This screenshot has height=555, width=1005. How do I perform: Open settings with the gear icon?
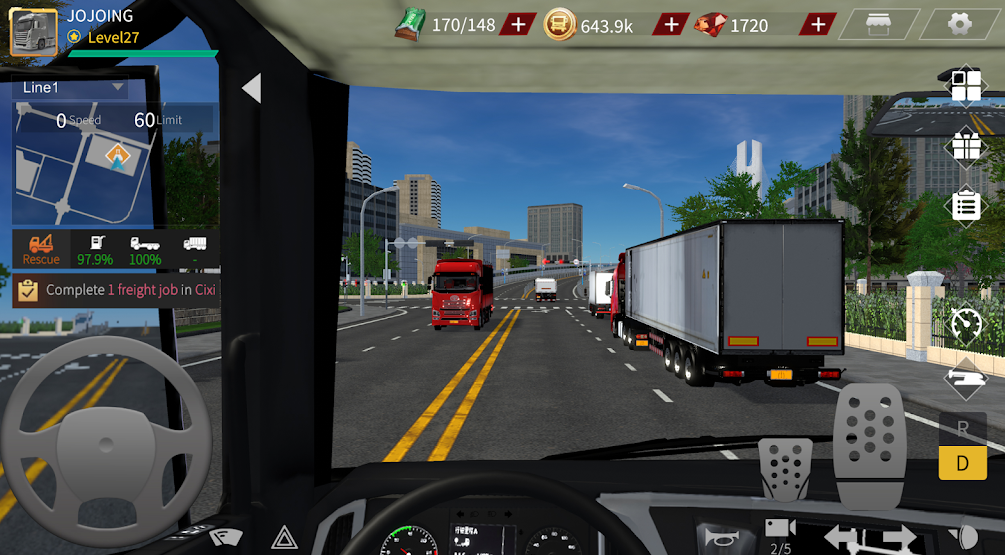pos(960,24)
